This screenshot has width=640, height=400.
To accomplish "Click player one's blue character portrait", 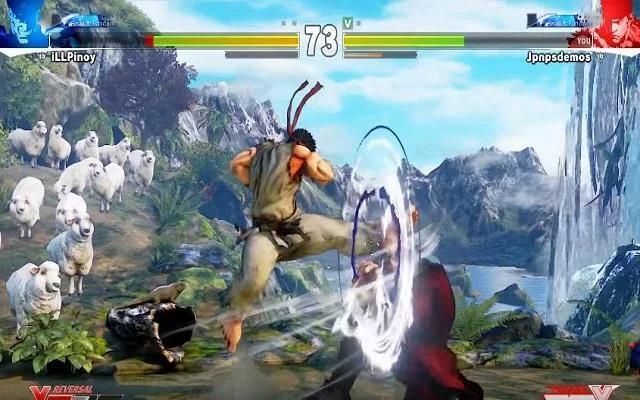I will [x=23, y=23].
